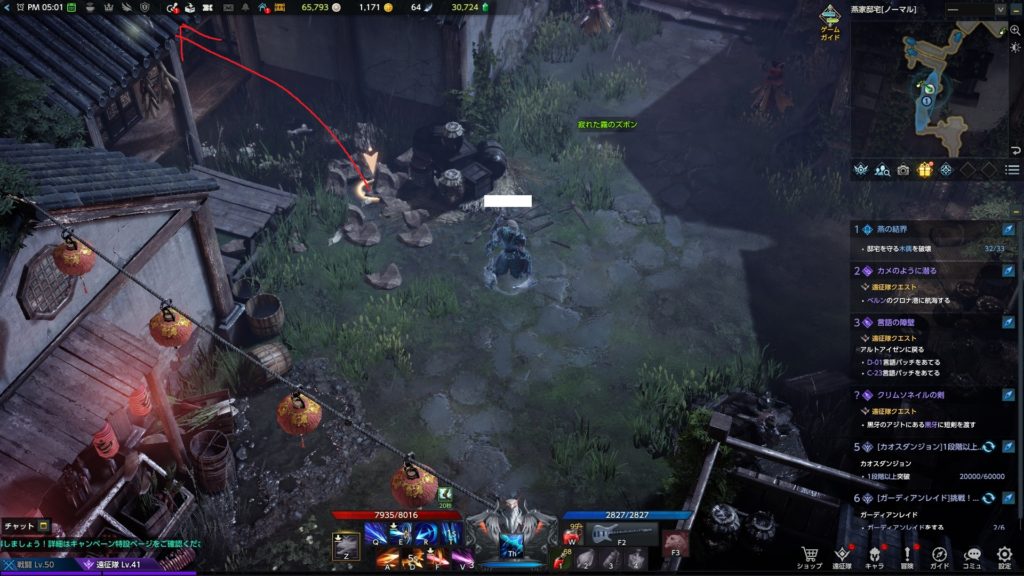Open the Settings (設定) gear menu

1004,555
